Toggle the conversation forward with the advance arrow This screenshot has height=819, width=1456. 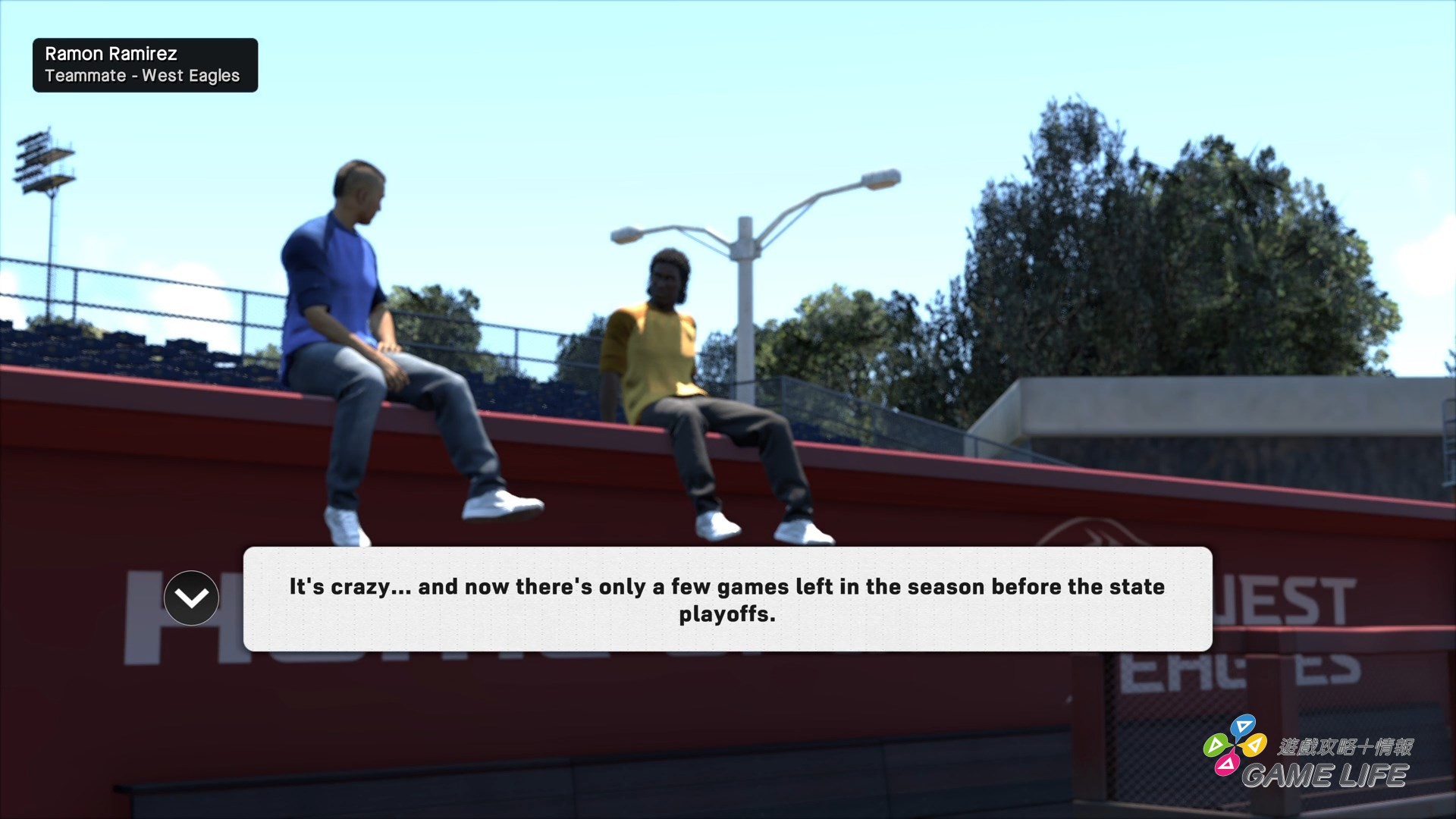(x=191, y=598)
